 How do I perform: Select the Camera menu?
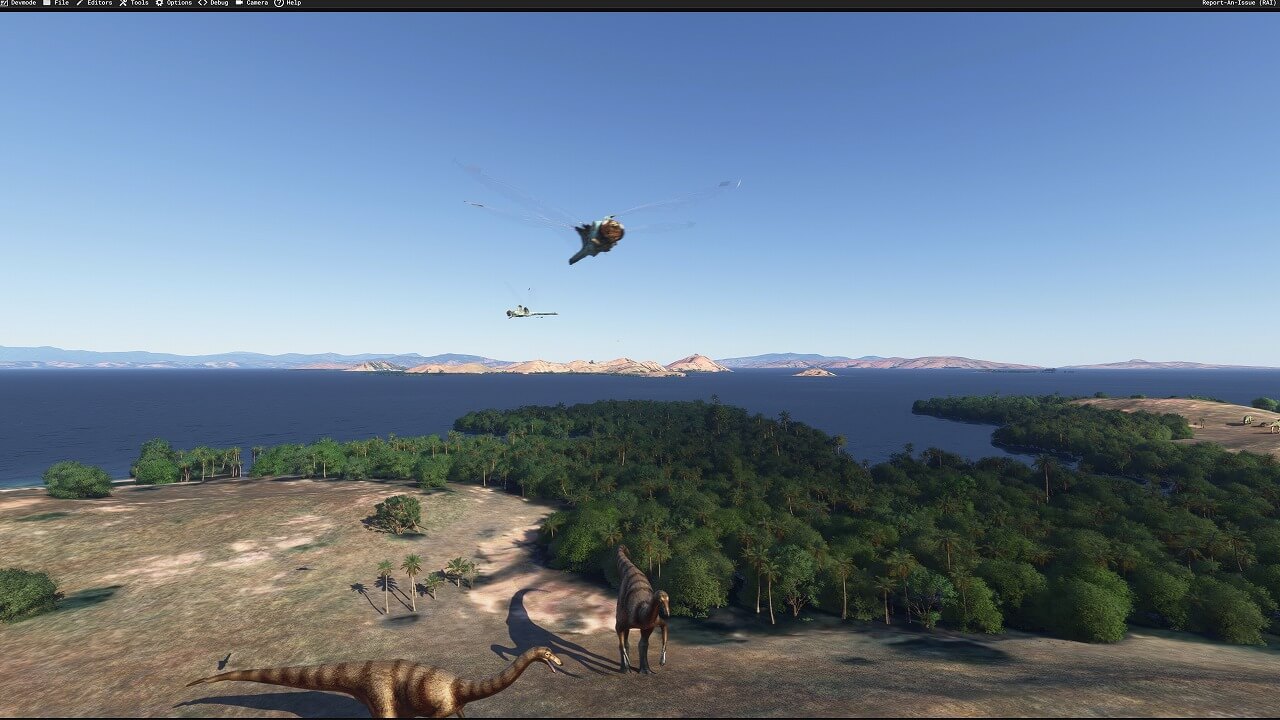click(252, 3)
